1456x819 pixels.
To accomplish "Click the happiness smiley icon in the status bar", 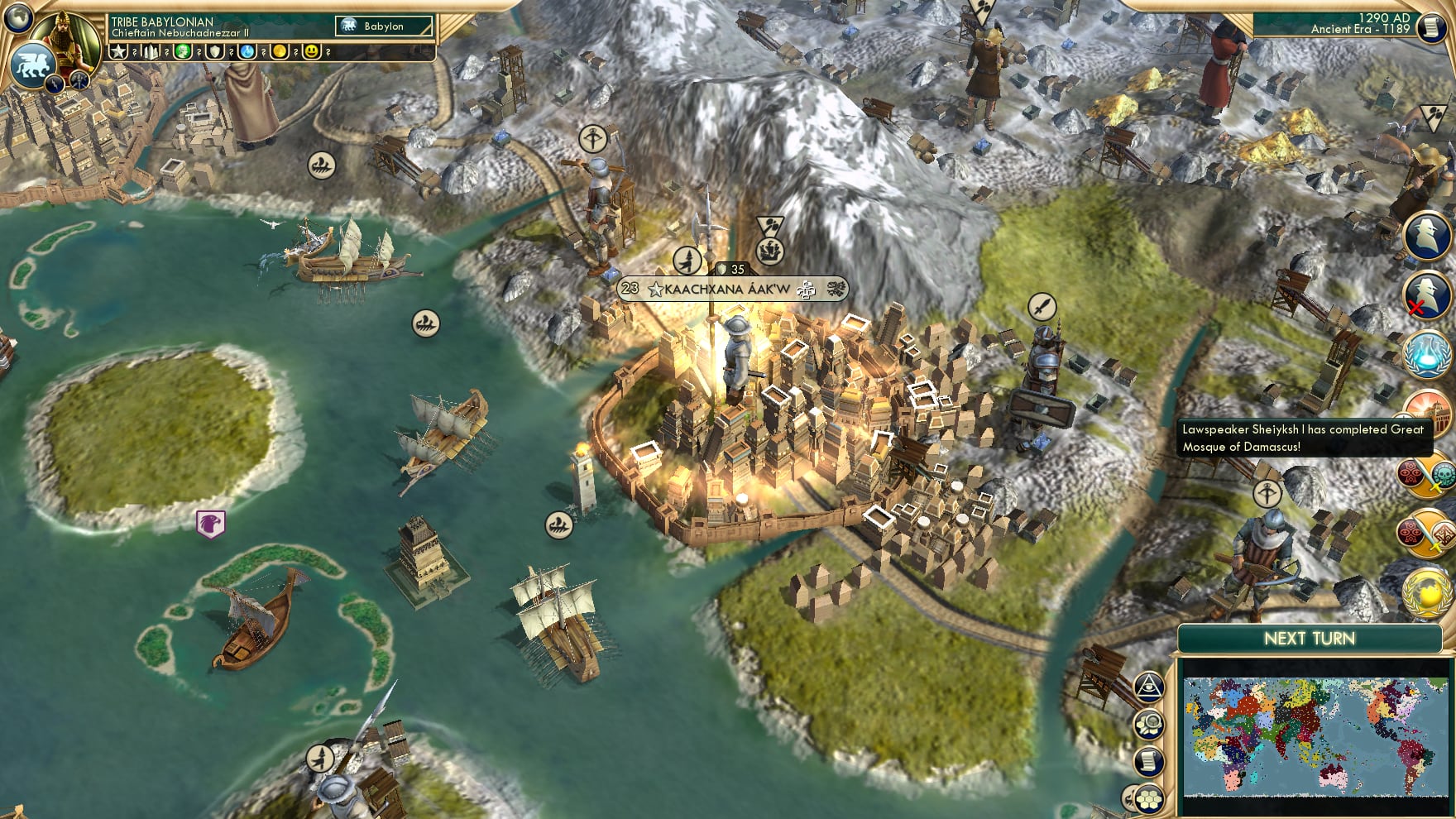I will pos(310,52).
